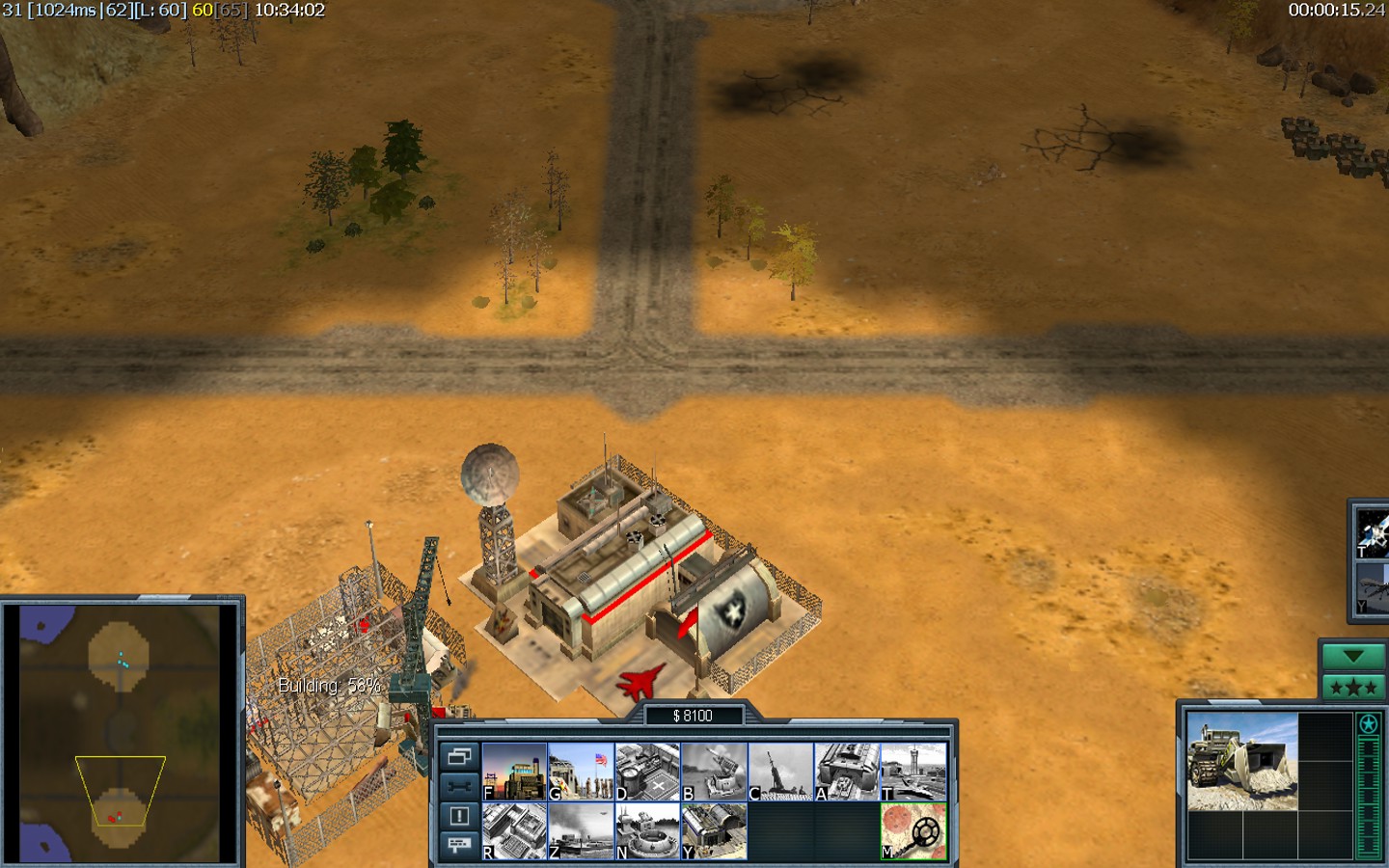Build the Particle Cannon (N)

pyautogui.click(x=647, y=830)
